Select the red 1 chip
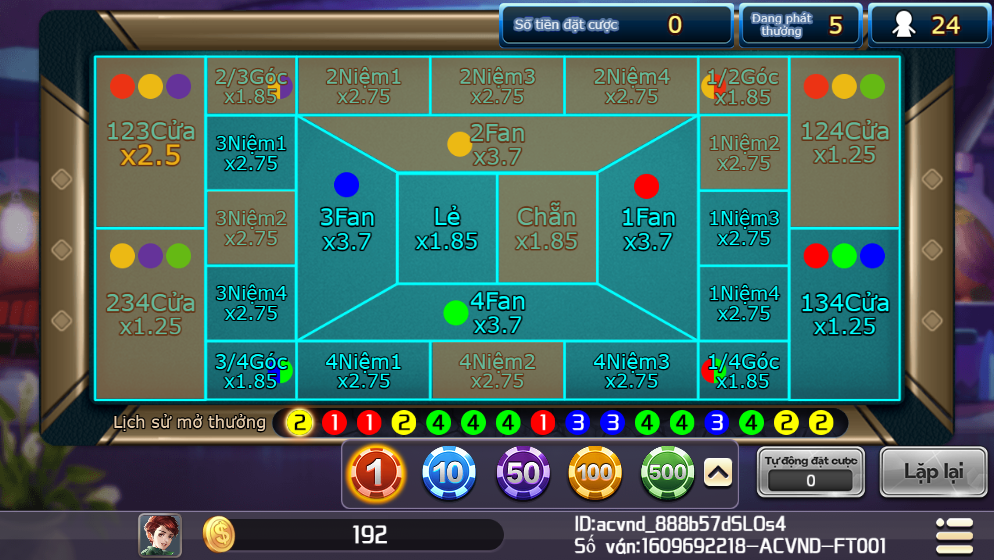Viewport: 994px width, 560px height. coord(377,474)
